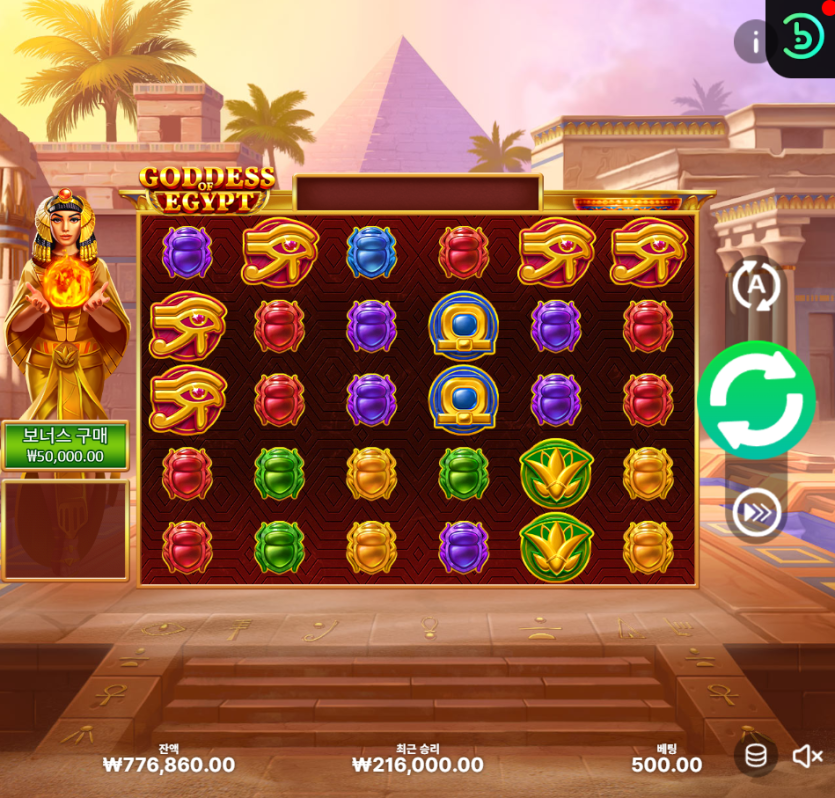Unmute the game sound
This screenshot has width=835, height=798.
pyautogui.click(x=807, y=756)
